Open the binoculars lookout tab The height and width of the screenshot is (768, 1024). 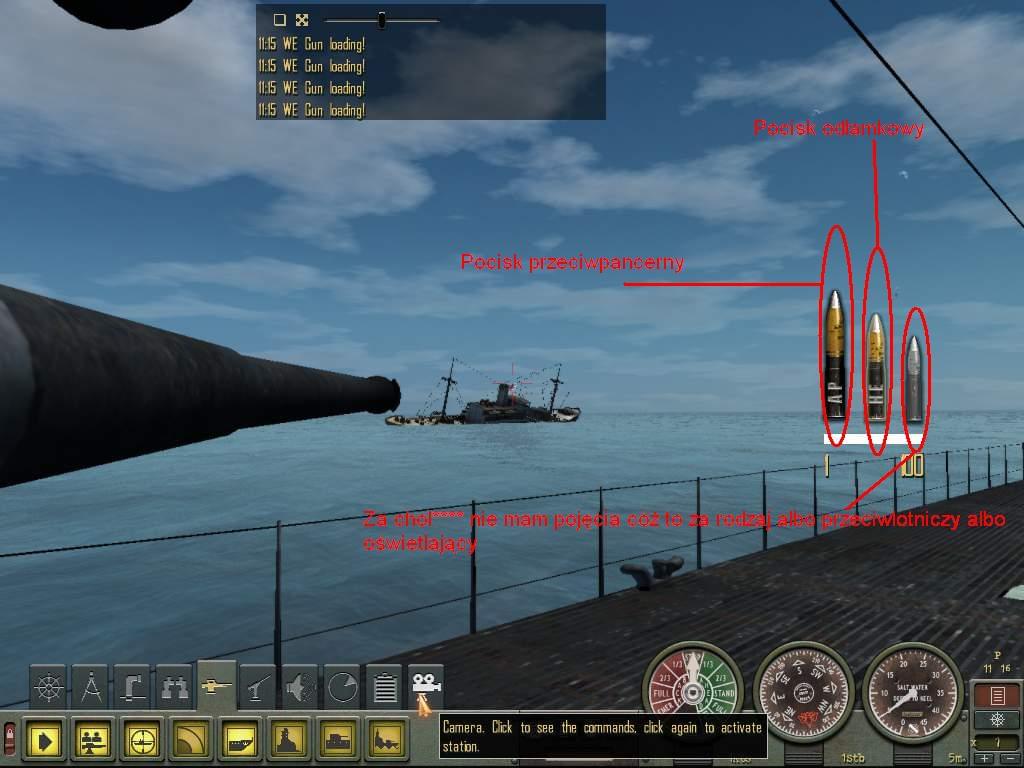pos(175,687)
